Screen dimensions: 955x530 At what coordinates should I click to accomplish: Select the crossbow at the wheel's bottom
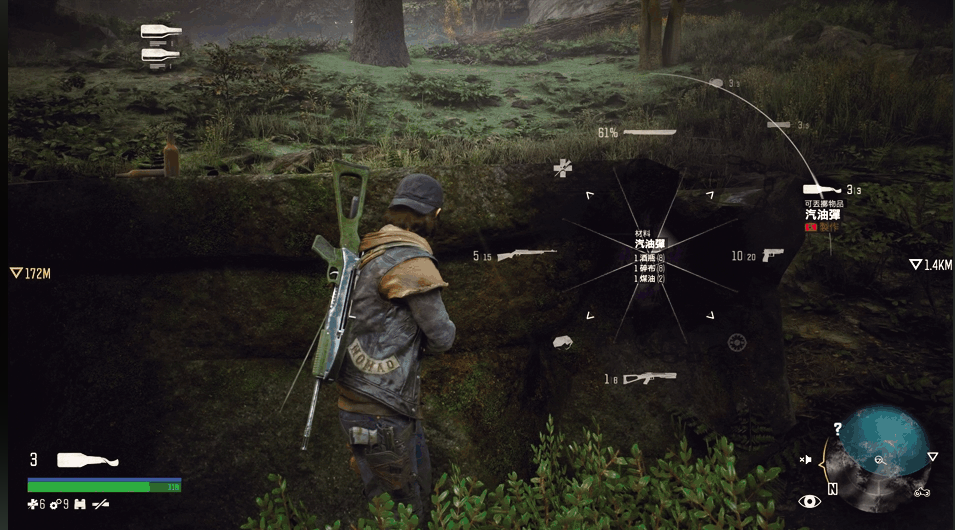point(650,378)
